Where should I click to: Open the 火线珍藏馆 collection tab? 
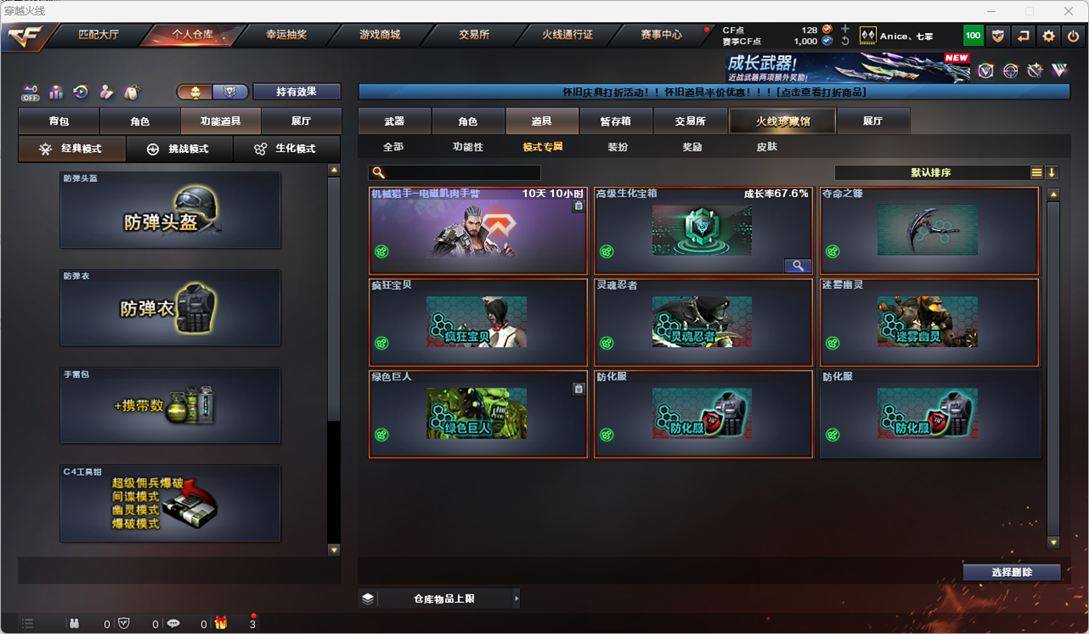pos(769,121)
